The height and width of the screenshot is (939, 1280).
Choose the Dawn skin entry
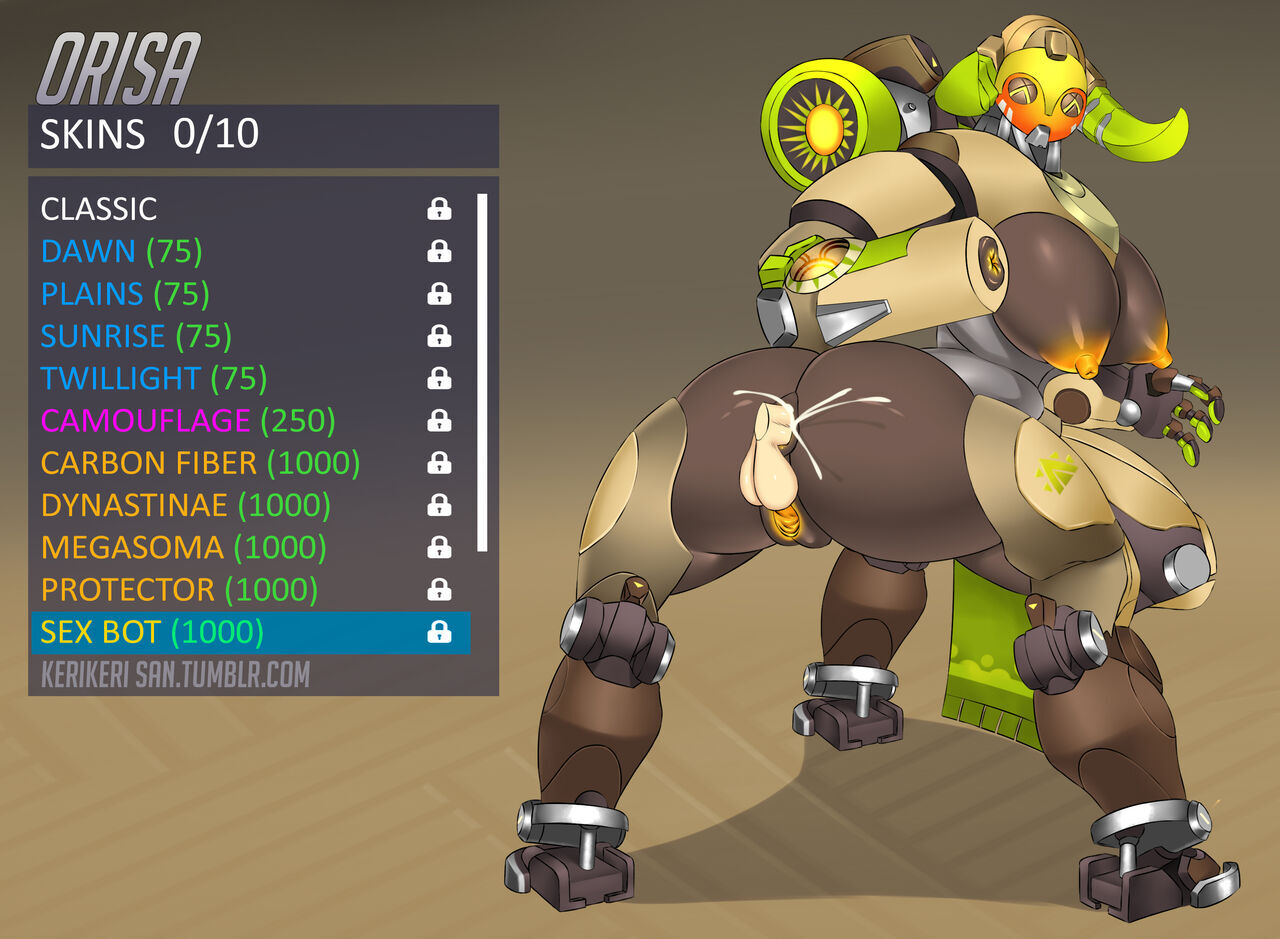click(121, 251)
